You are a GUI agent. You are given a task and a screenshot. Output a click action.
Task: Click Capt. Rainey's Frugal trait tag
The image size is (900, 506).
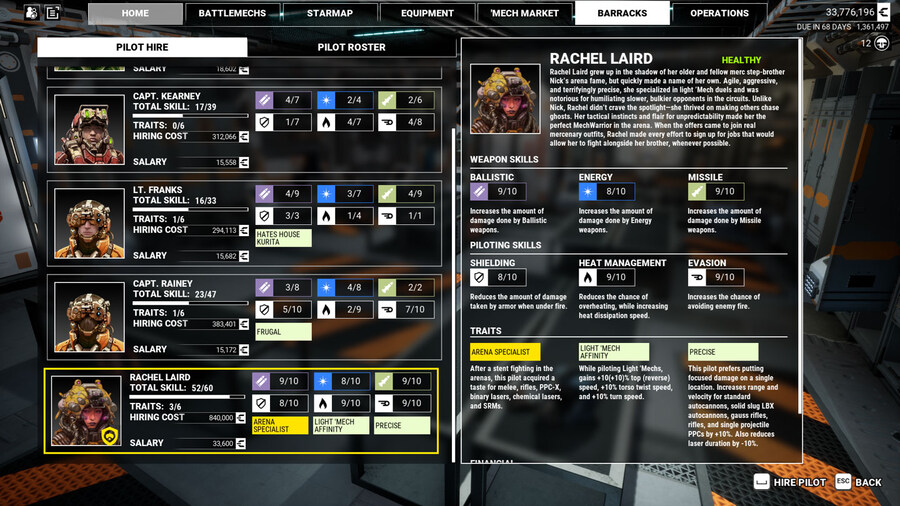click(x=283, y=332)
